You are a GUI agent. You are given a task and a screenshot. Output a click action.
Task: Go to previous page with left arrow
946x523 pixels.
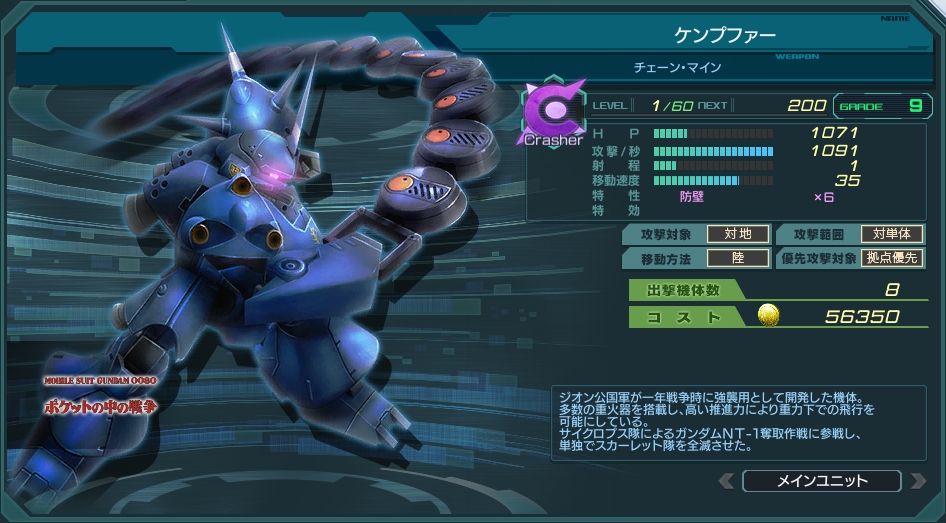[727, 481]
